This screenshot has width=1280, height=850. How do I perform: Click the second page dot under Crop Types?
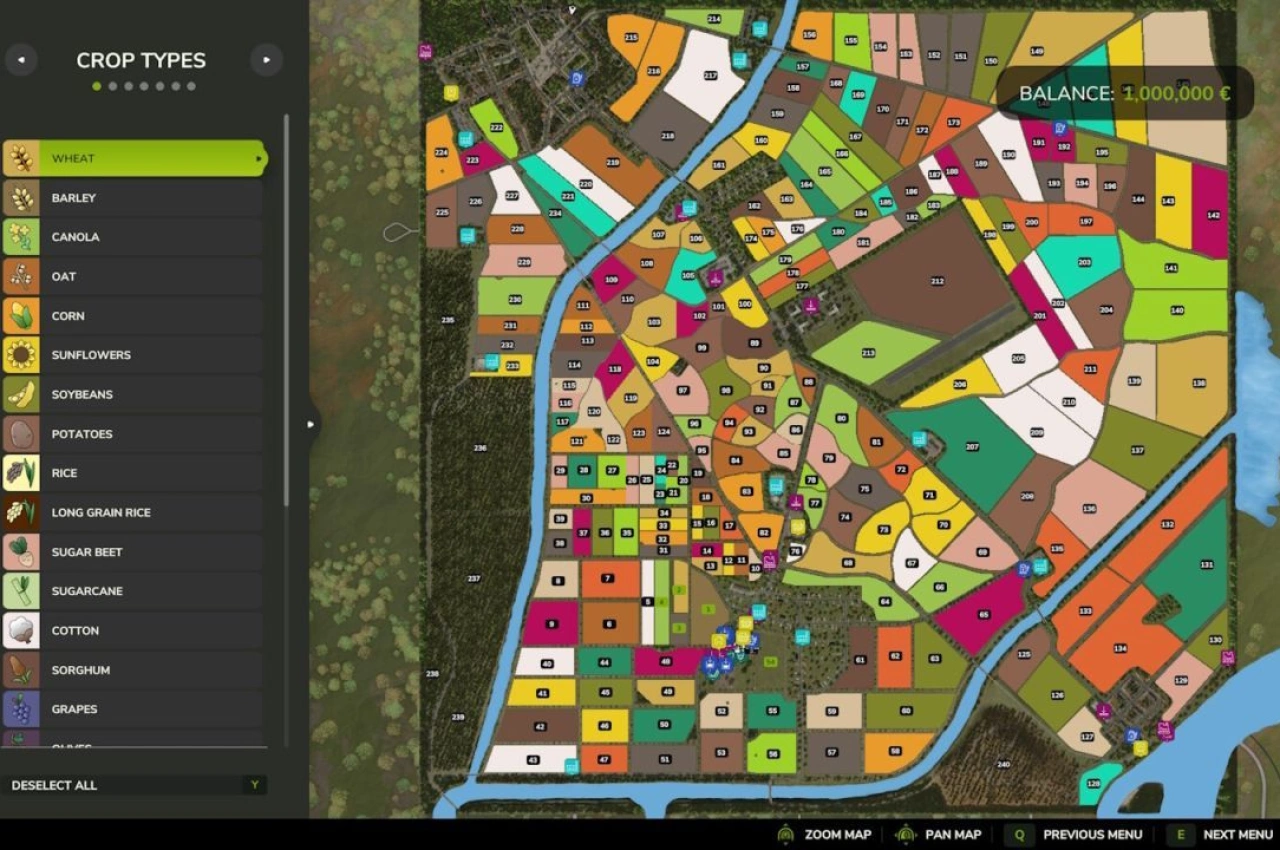click(x=112, y=86)
